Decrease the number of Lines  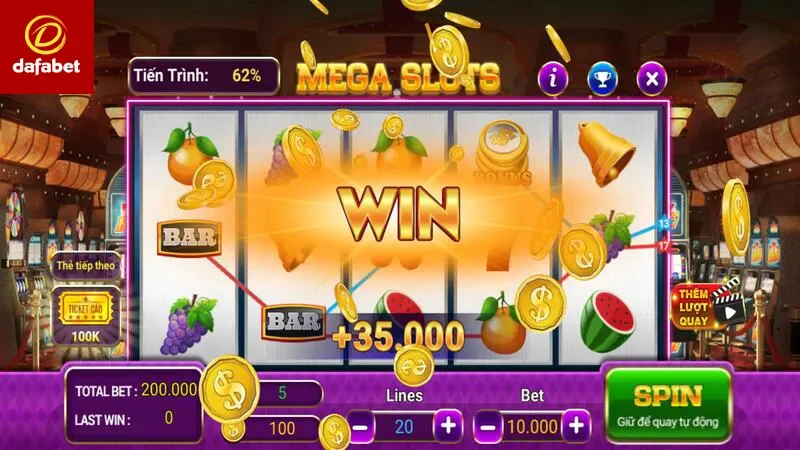pyautogui.click(x=362, y=425)
